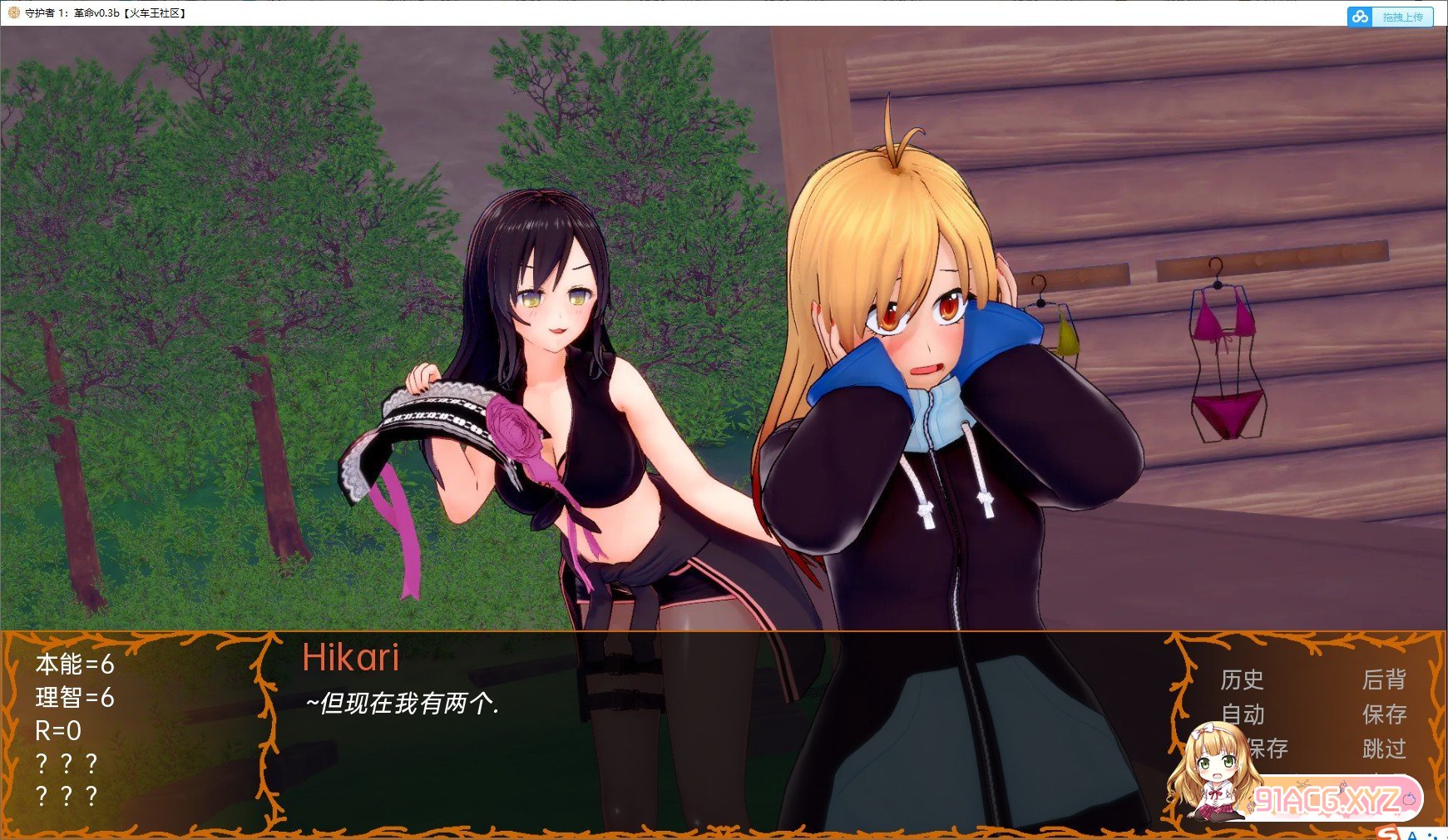This screenshot has width=1448, height=840.
Task: Open the 历史 dialogue history log
Action: [x=1242, y=680]
